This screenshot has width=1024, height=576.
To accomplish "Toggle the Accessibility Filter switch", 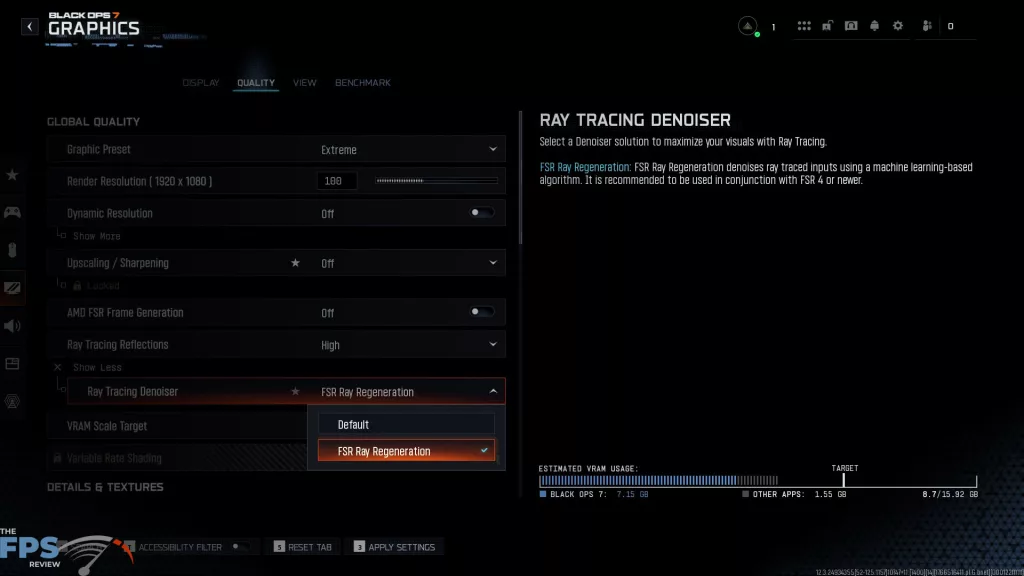I will pyautogui.click(x=239, y=547).
